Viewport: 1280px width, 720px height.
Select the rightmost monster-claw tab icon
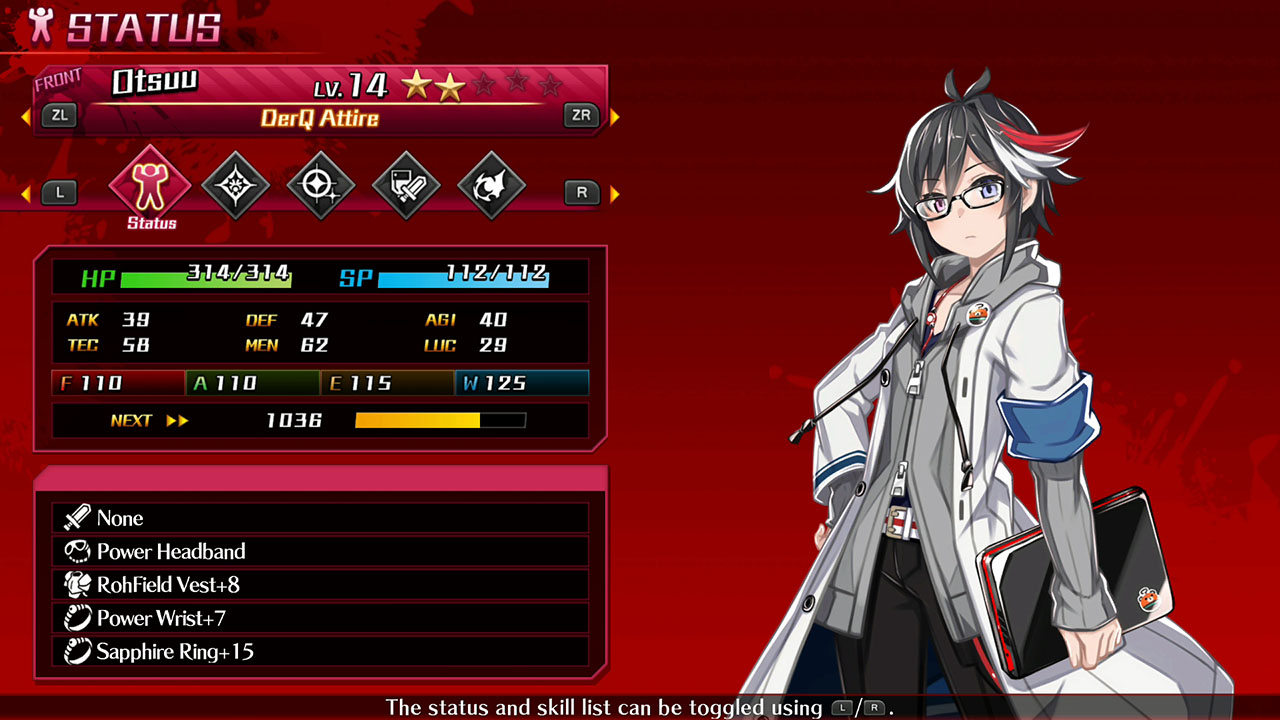[x=492, y=185]
